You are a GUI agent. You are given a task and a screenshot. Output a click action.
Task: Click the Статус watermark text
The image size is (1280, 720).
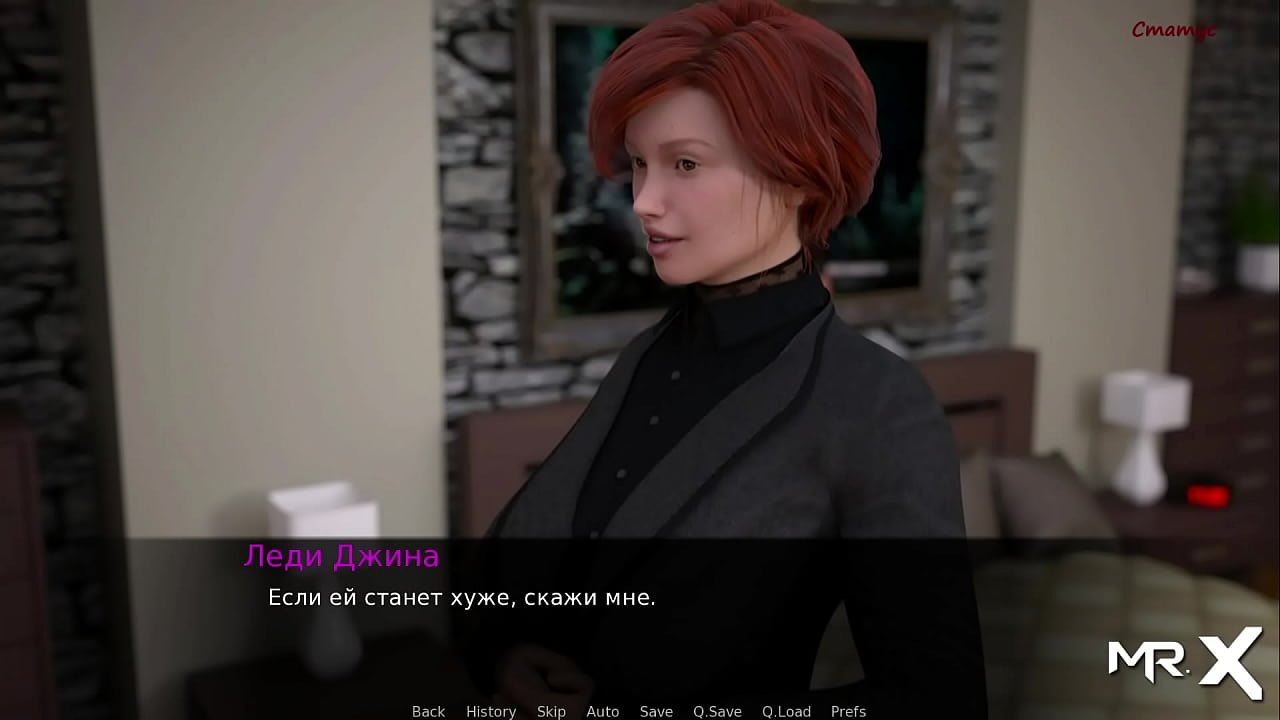point(1176,30)
